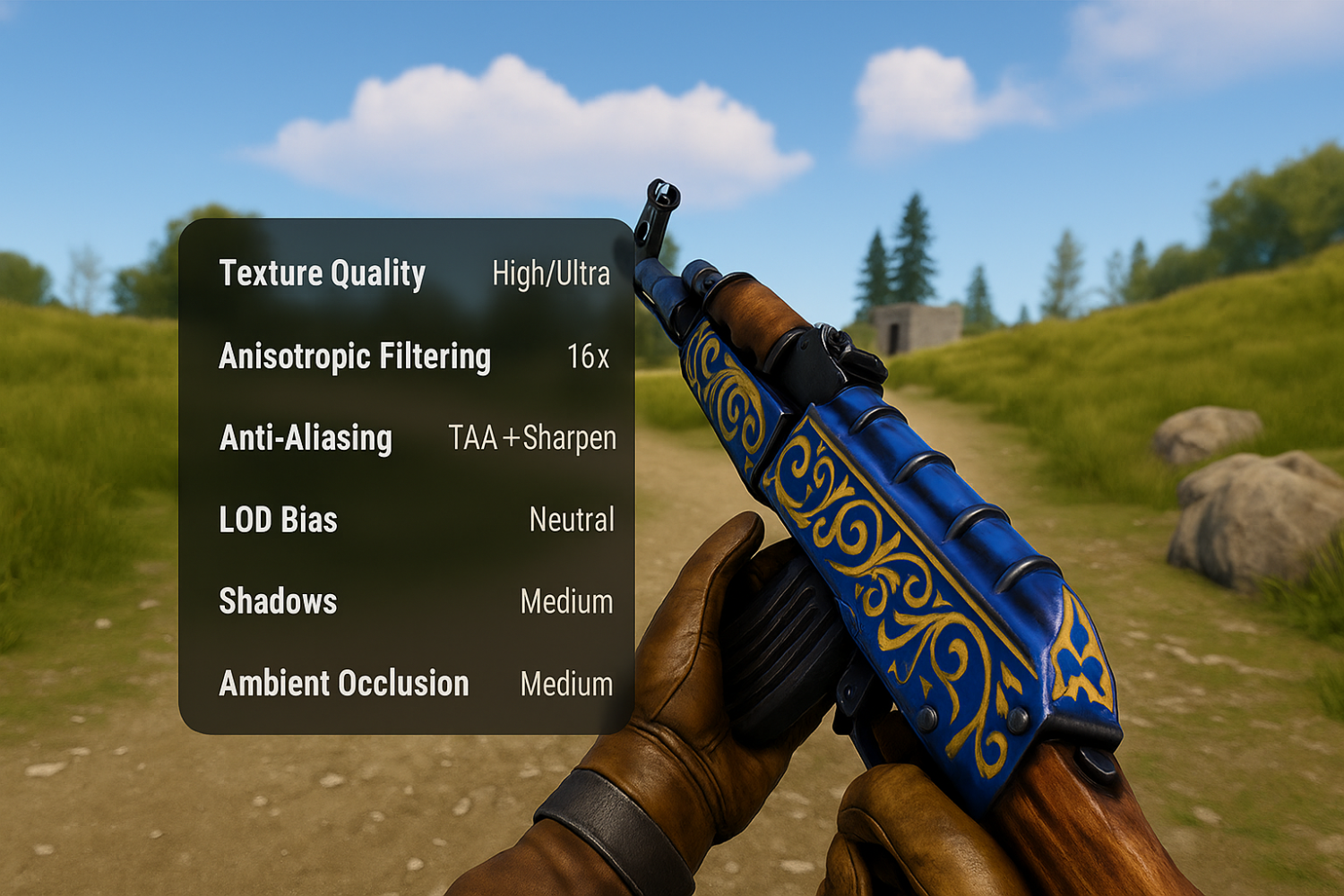Click the Shadows setting label

tap(277, 601)
